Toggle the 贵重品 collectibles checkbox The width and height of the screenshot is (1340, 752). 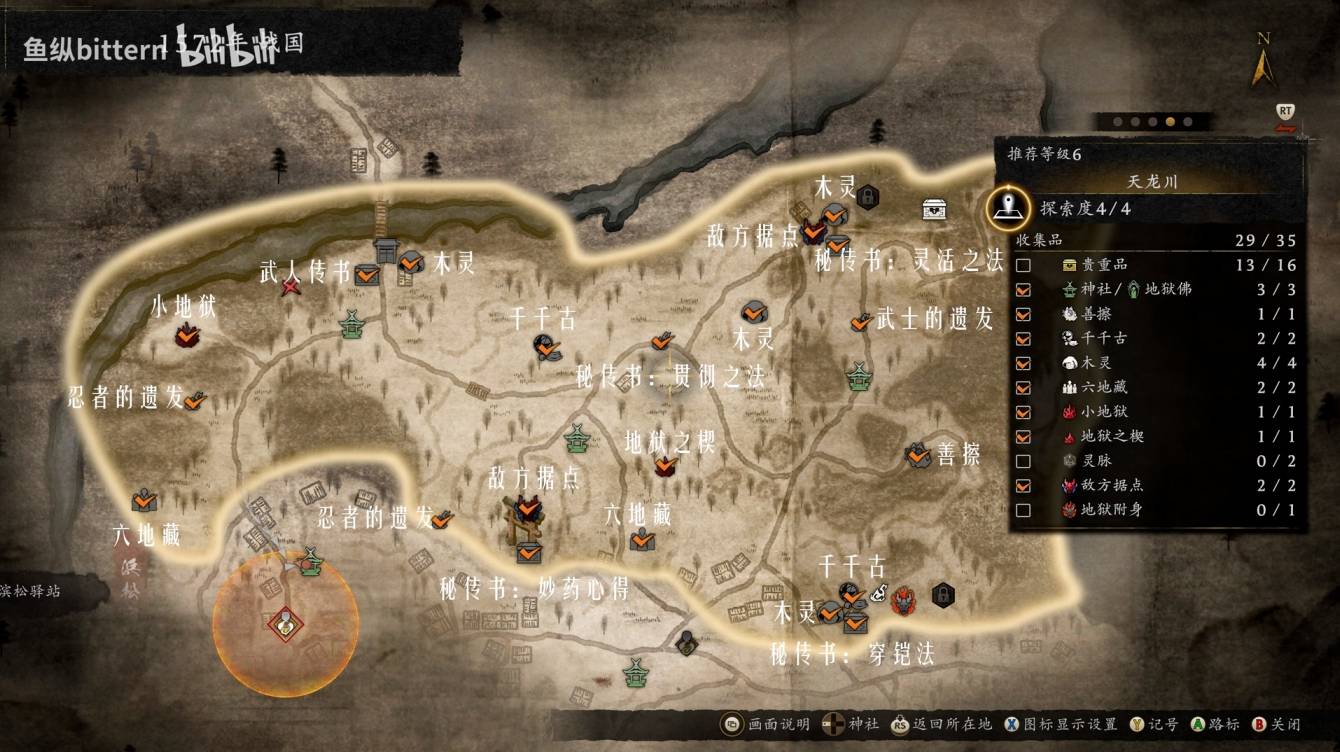pyautogui.click(x=1023, y=265)
